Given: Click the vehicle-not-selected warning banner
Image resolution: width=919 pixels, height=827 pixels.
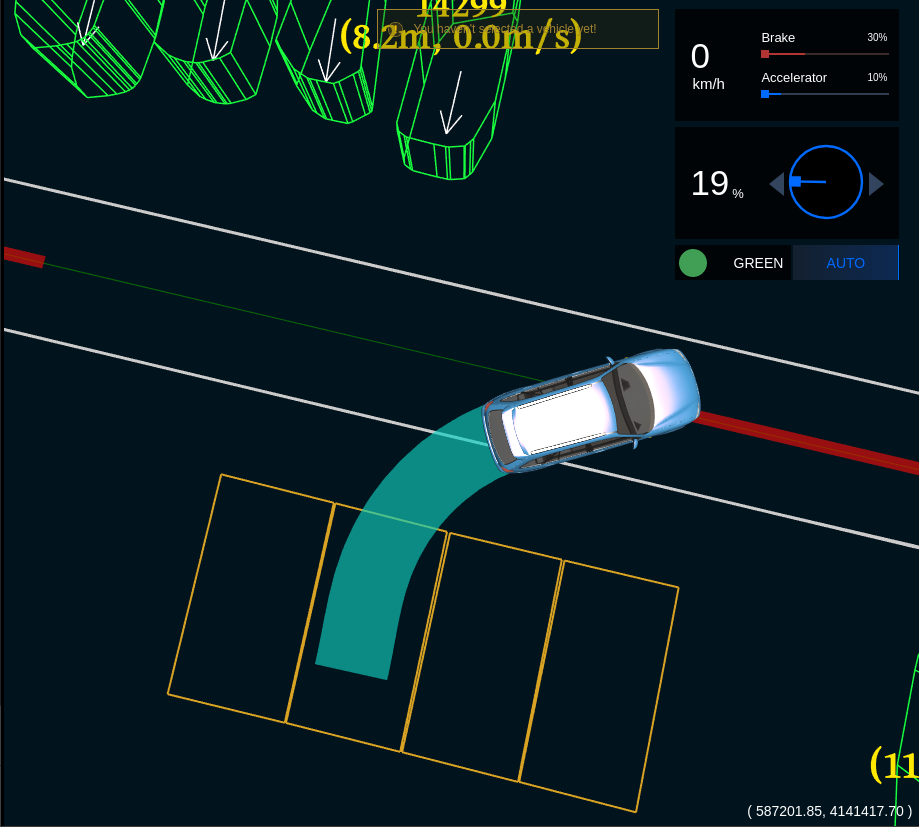Looking at the screenshot, I should 517,29.
